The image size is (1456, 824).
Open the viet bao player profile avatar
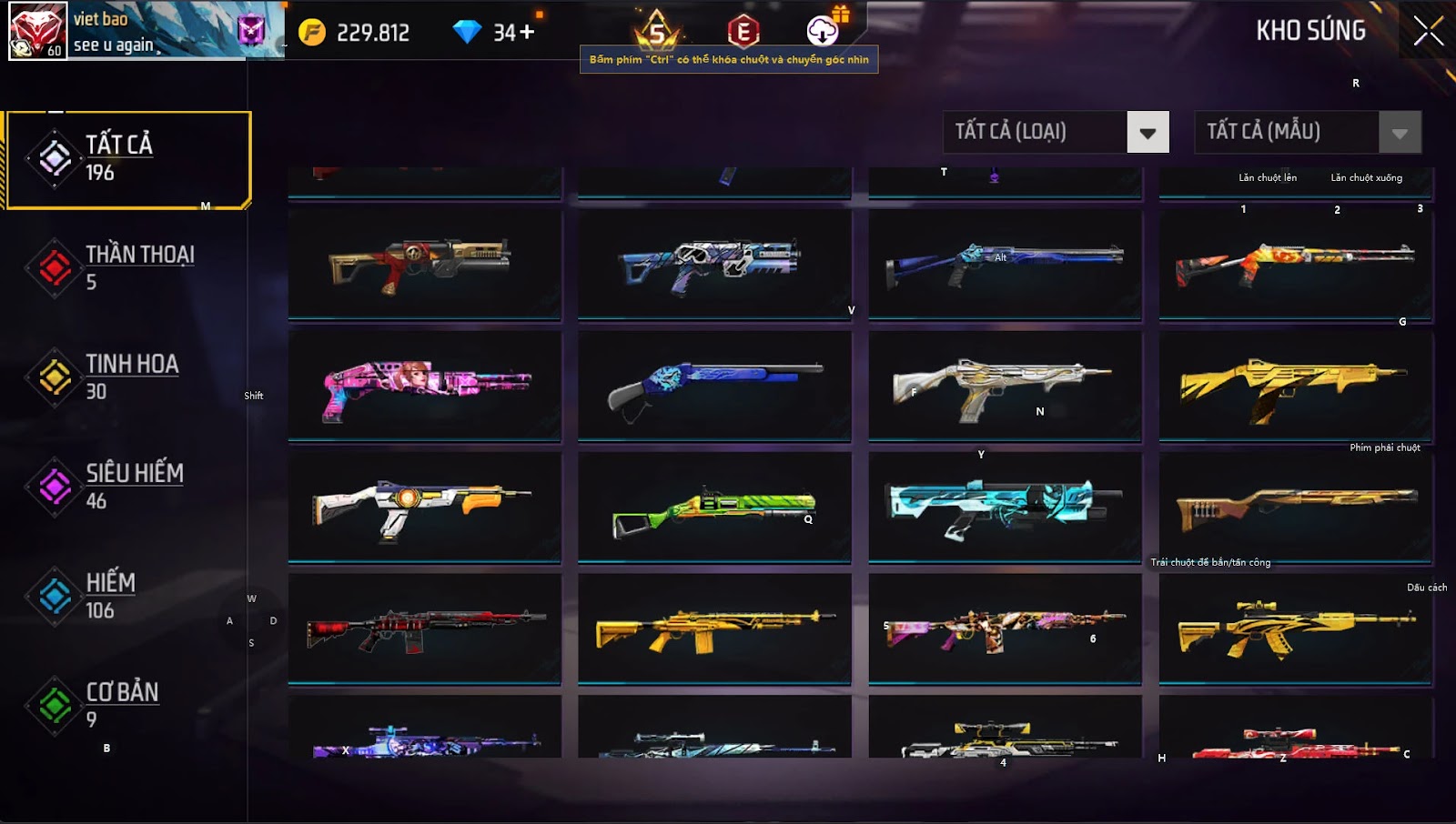pyautogui.click(x=37, y=30)
